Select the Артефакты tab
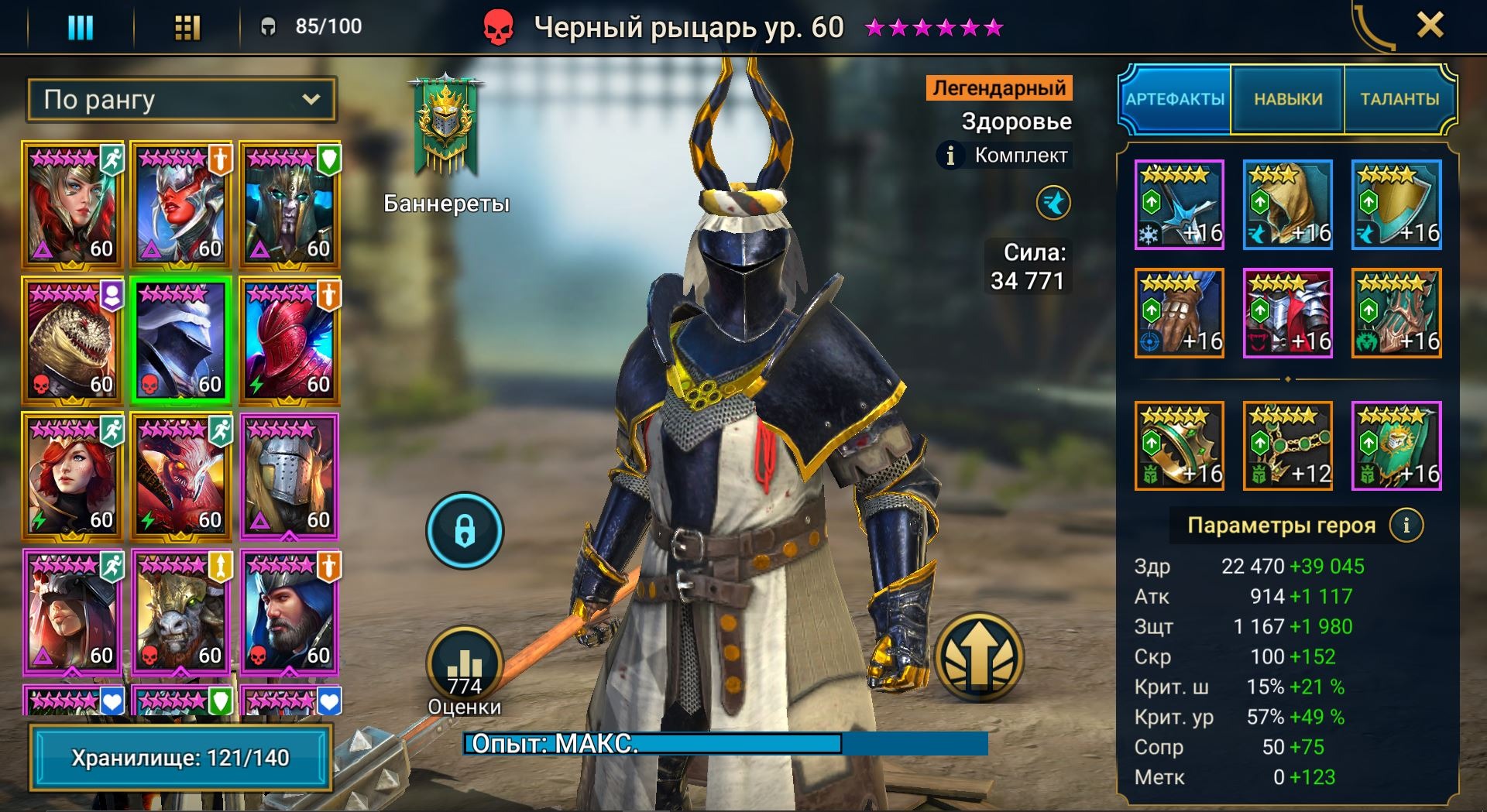Screen dimensions: 1487x812 (x=1175, y=99)
